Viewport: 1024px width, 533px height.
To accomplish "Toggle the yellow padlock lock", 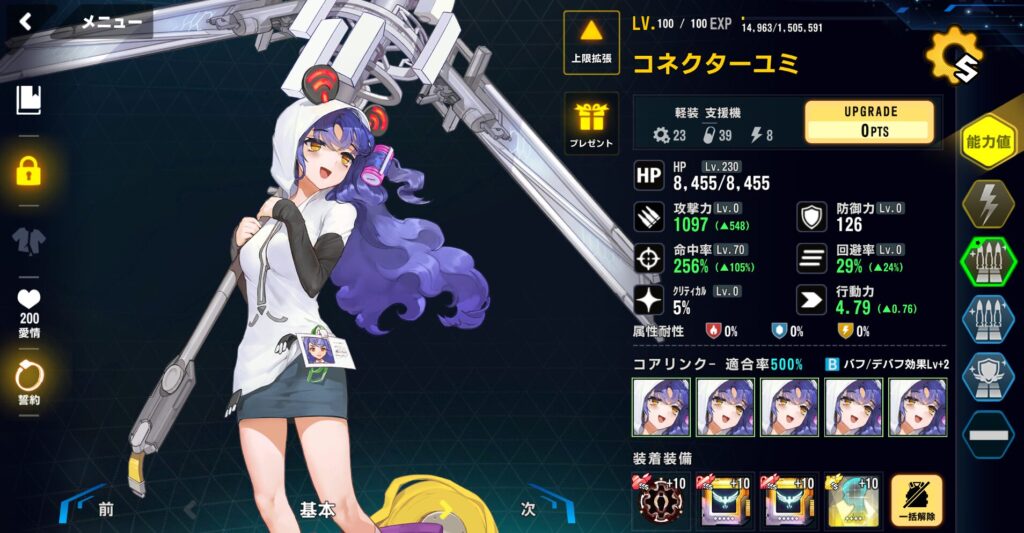I will (x=29, y=170).
